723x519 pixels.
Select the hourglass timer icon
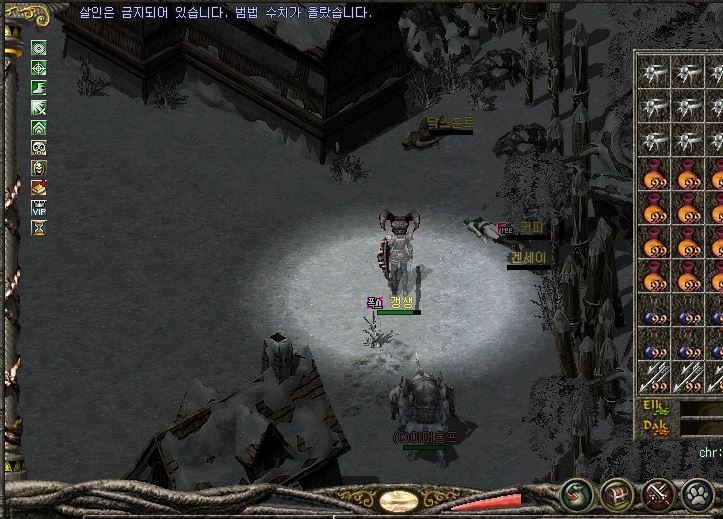point(39,228)
